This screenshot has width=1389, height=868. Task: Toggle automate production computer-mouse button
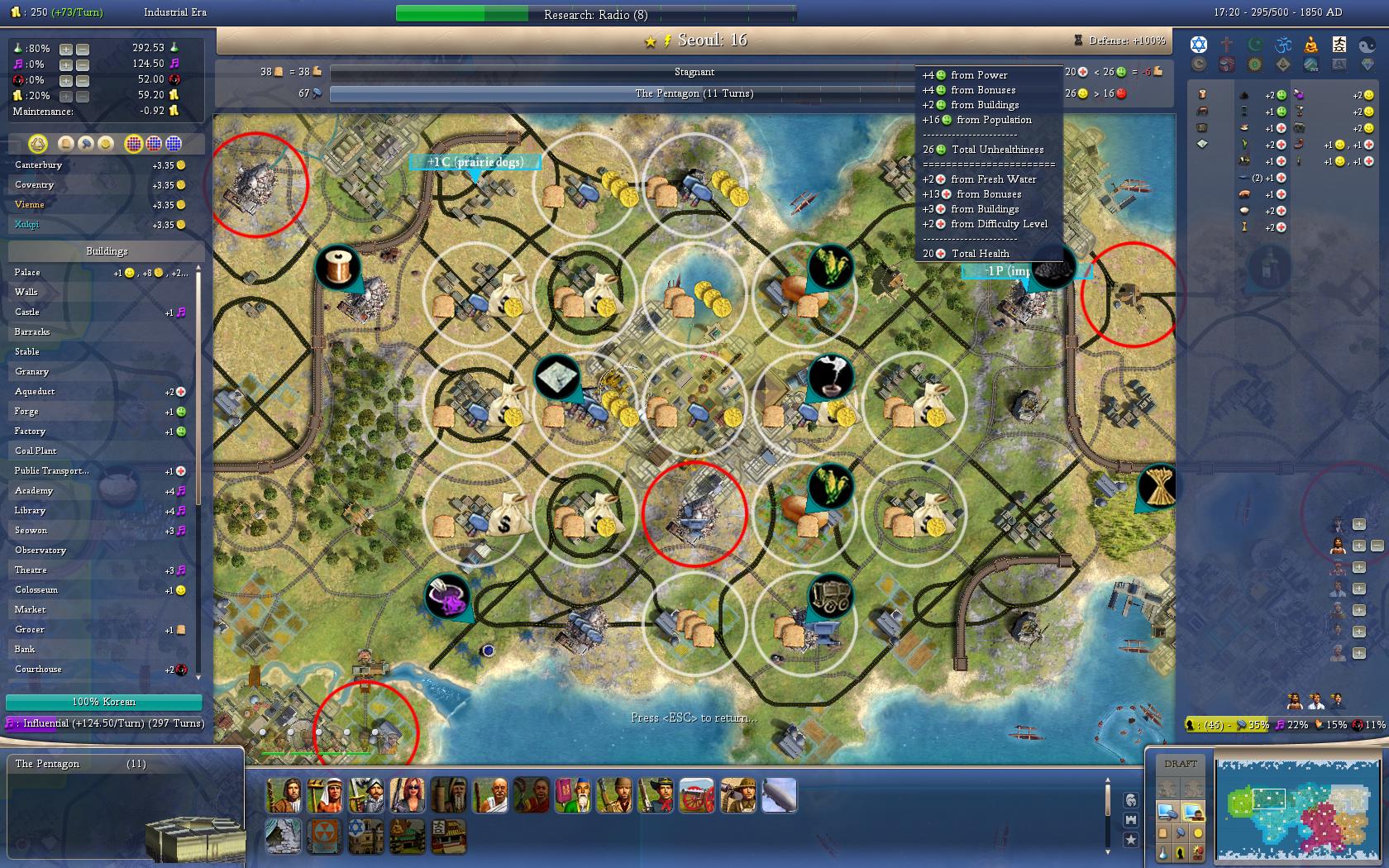pos(1167,812)
